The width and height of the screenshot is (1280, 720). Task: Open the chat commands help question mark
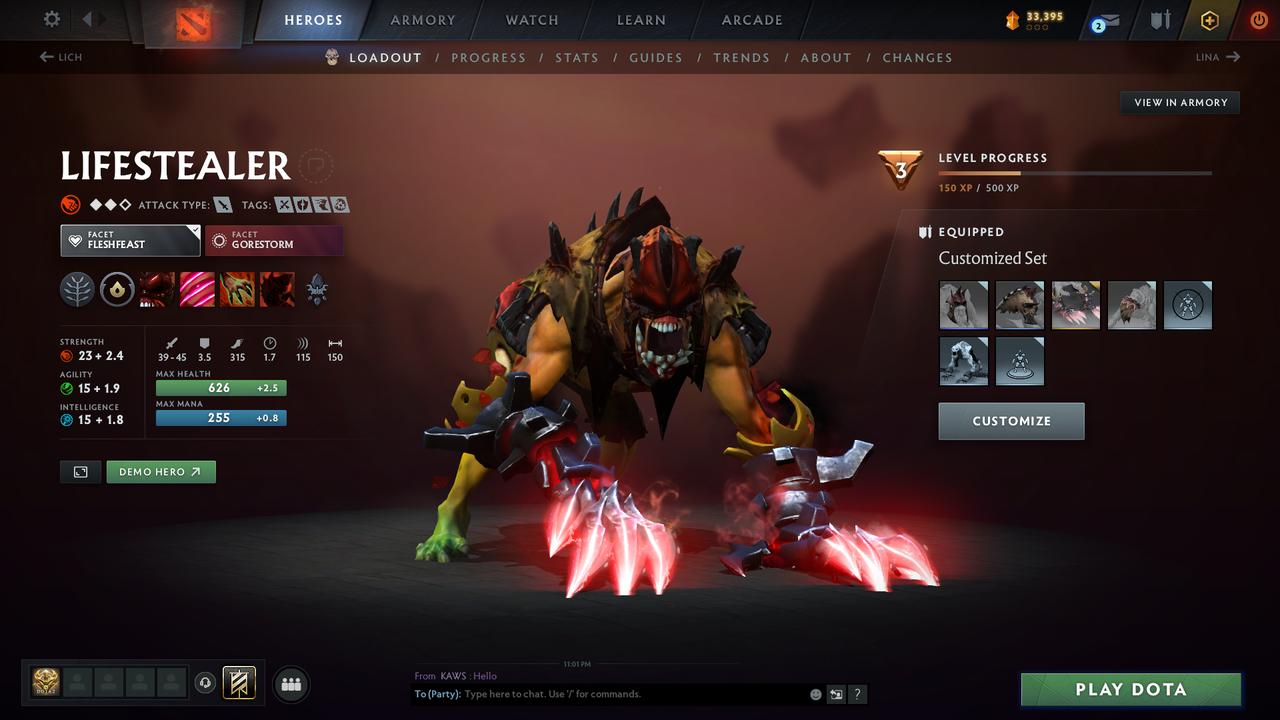coord(857,694)
